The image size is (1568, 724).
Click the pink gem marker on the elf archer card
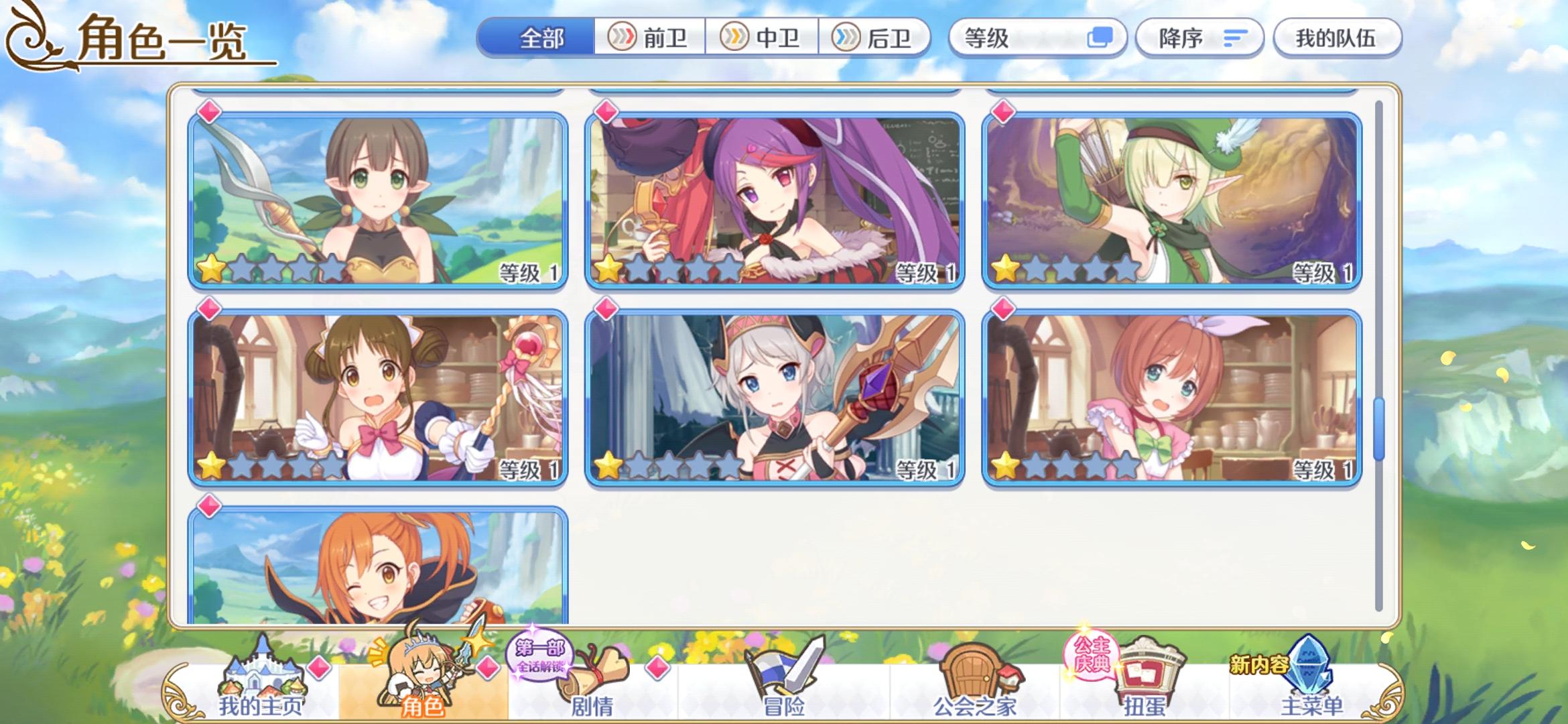(x=1002, y=113)
